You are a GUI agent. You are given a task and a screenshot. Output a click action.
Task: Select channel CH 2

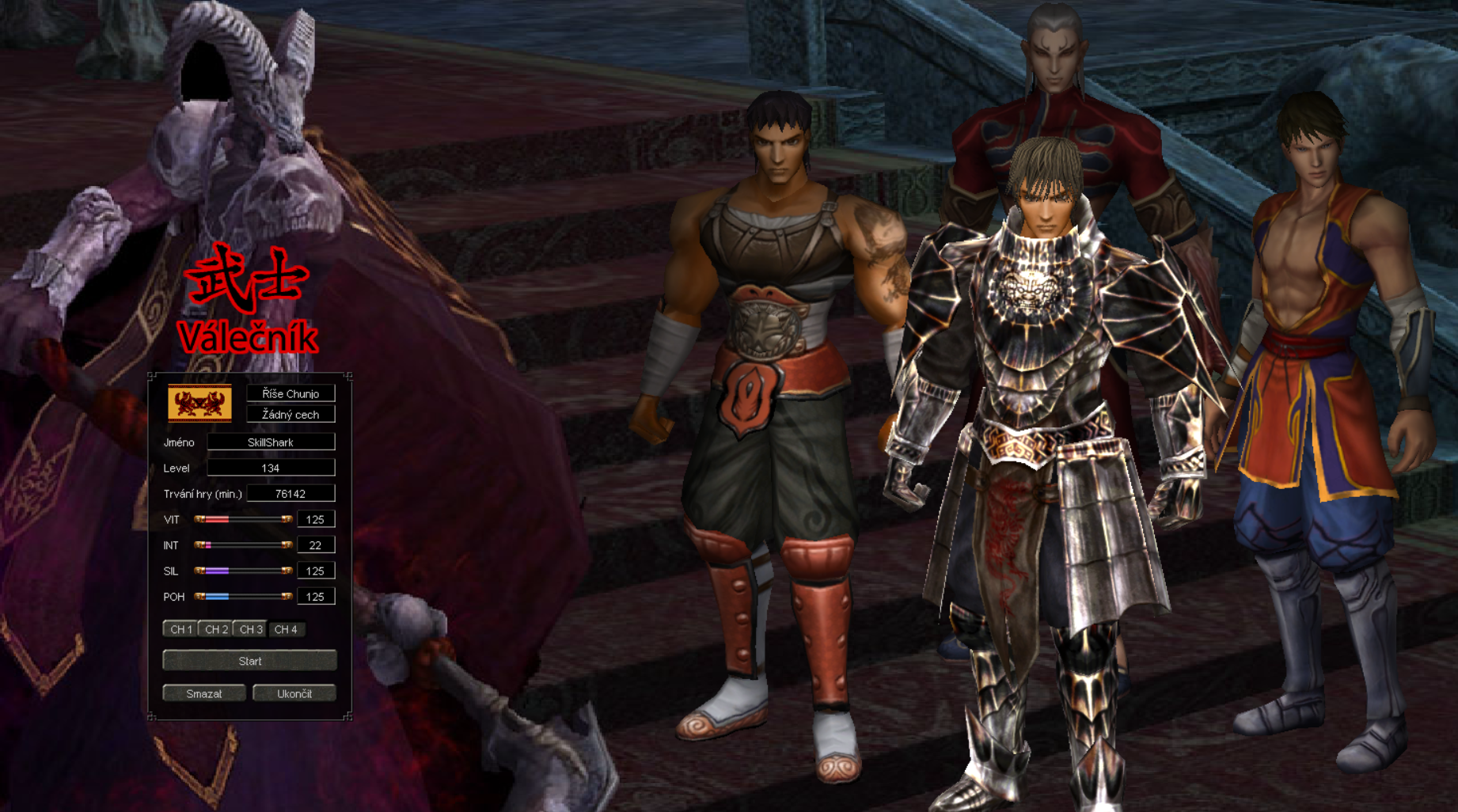pyautogui.click(x=215, y=629)
